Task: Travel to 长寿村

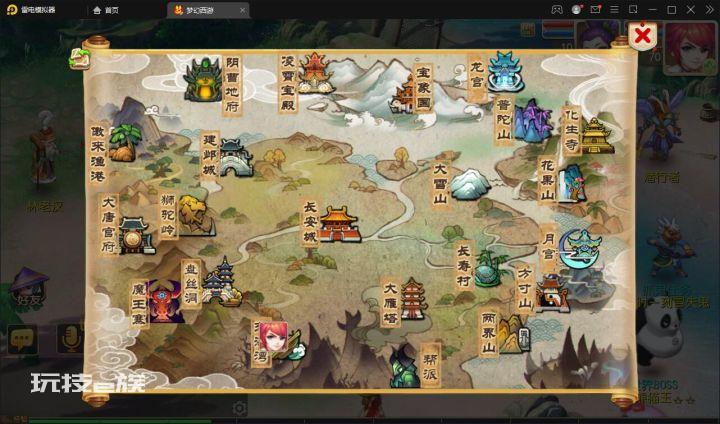Action: (x=487, y=266)
